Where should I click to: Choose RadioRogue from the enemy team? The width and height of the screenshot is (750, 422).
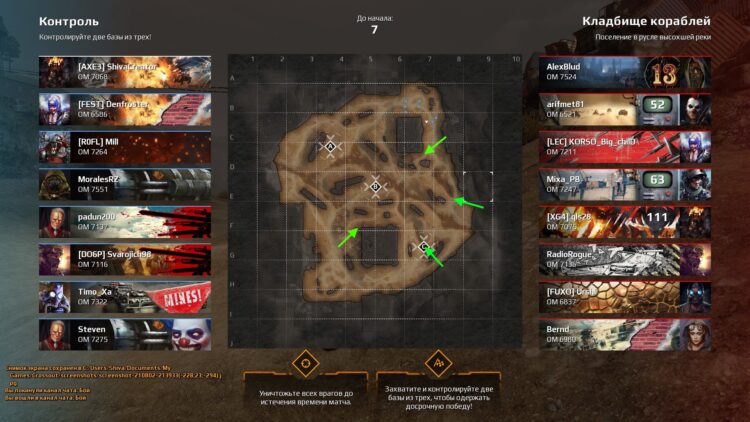click(x=624, y=259)
